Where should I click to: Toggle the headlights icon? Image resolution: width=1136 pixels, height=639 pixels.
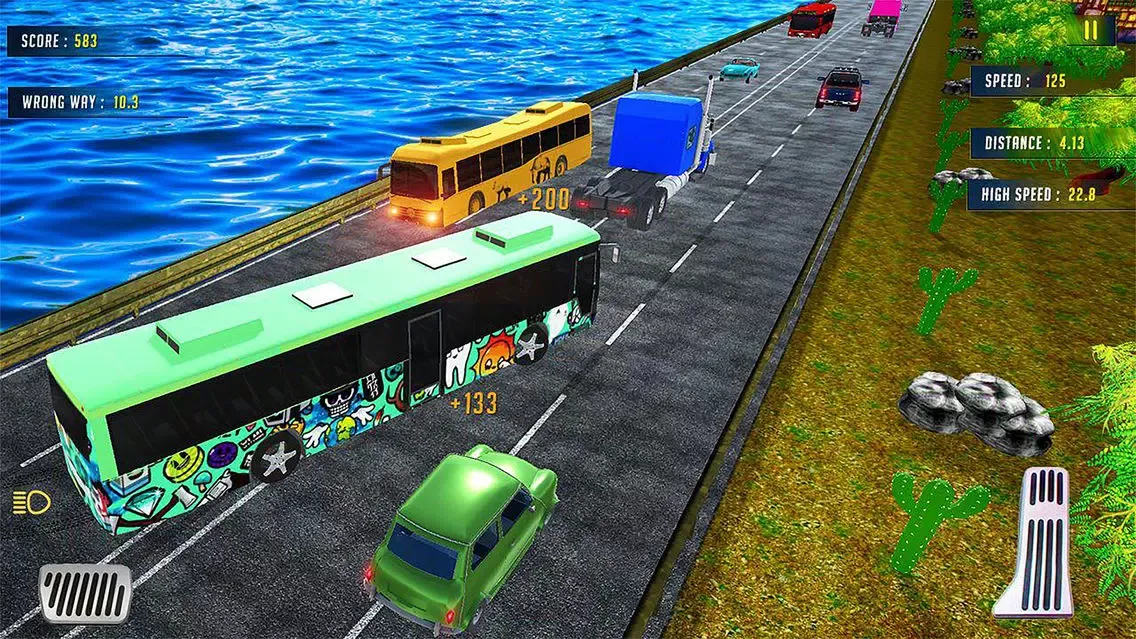pos(24,502)
